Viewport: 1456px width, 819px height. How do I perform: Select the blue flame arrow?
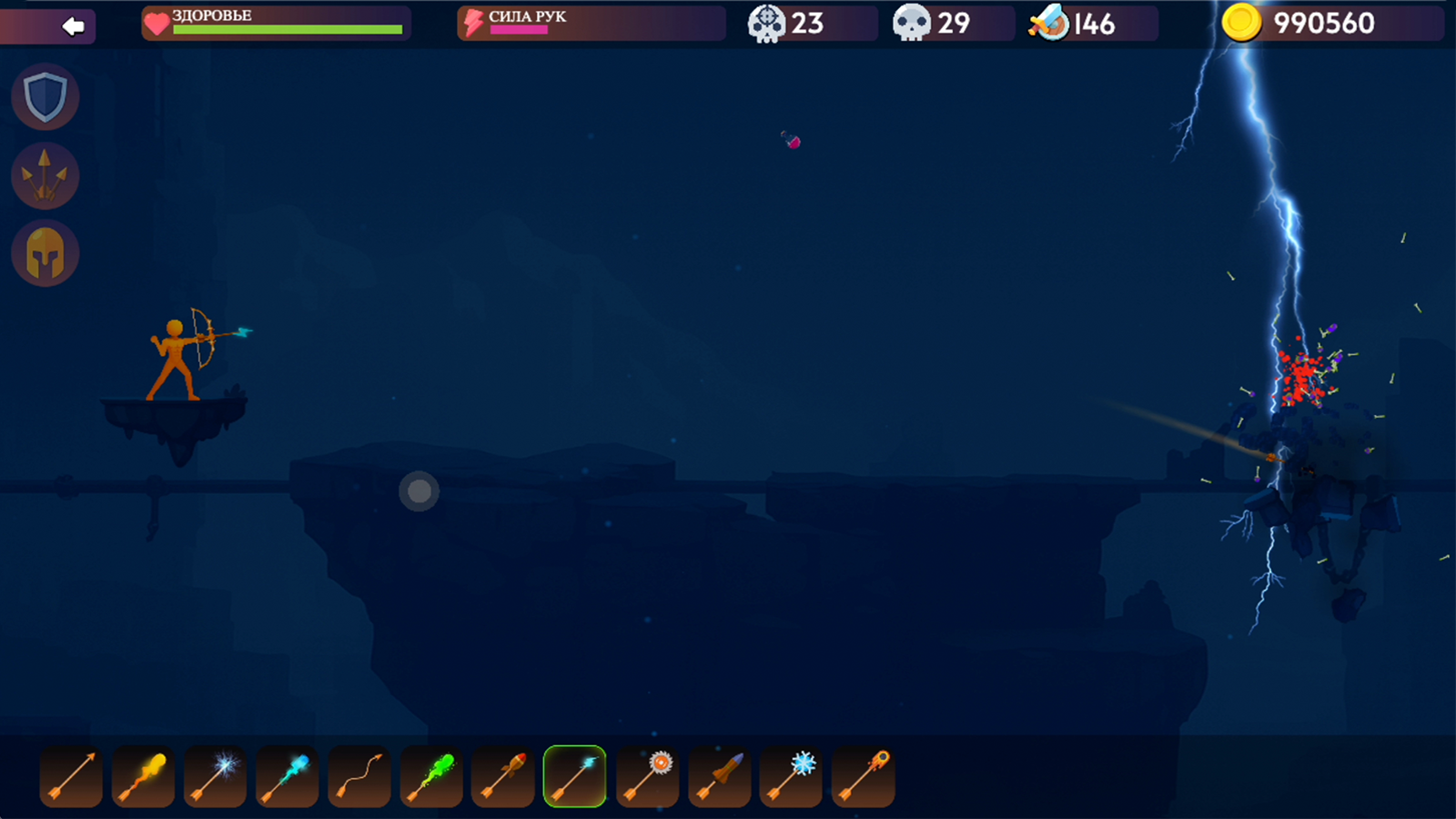[287, 777]
